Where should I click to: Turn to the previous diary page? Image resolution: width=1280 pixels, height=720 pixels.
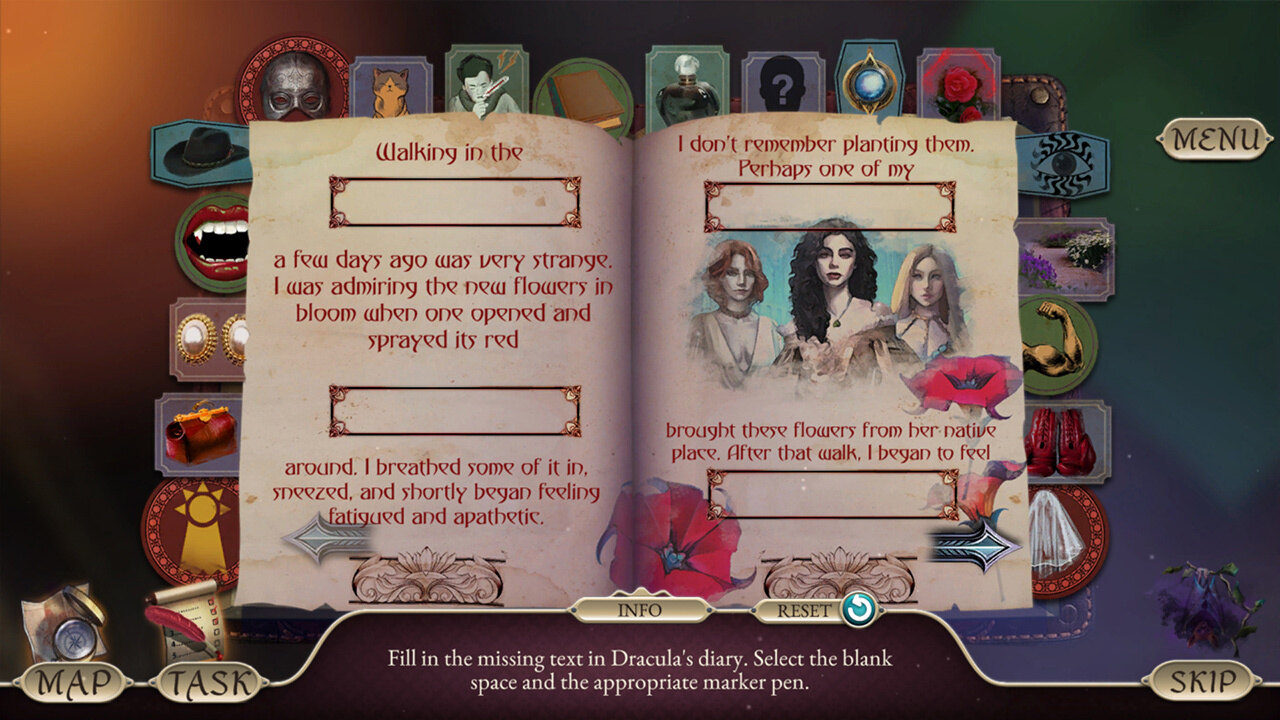pos(325,538)
